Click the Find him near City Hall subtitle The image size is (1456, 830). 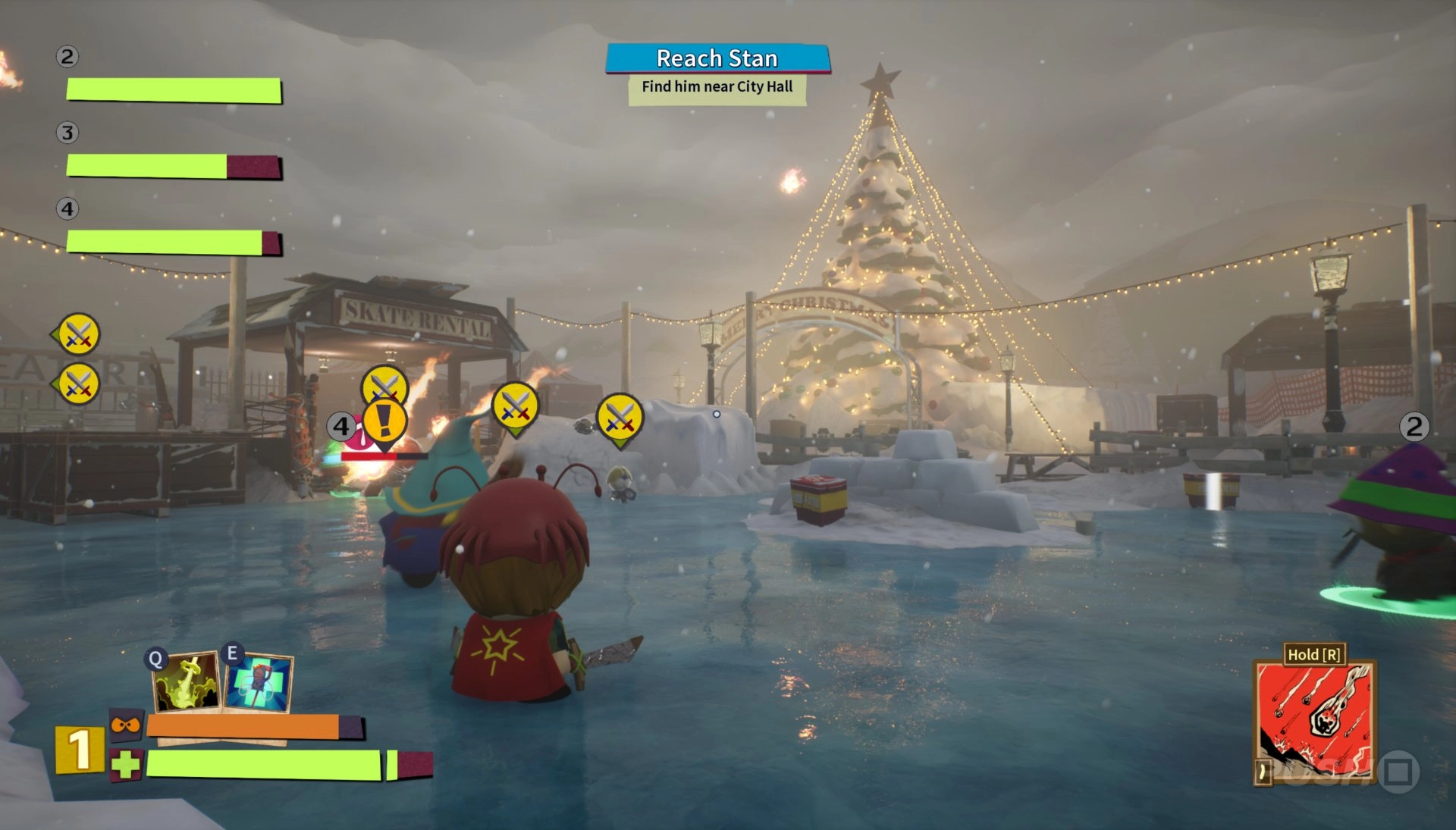click(716, 87)
